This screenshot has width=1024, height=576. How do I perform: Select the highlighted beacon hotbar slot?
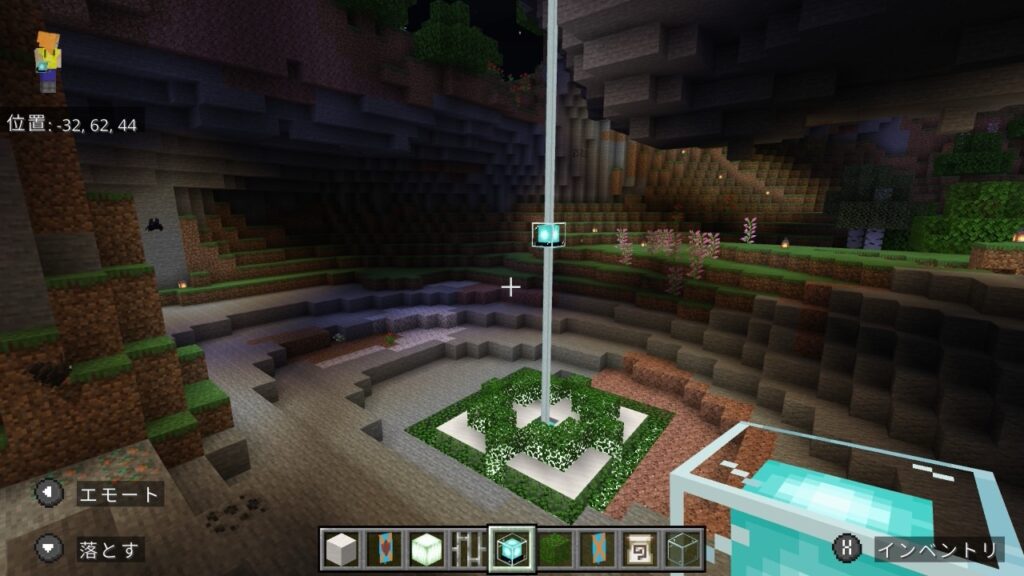pos(511,548)
